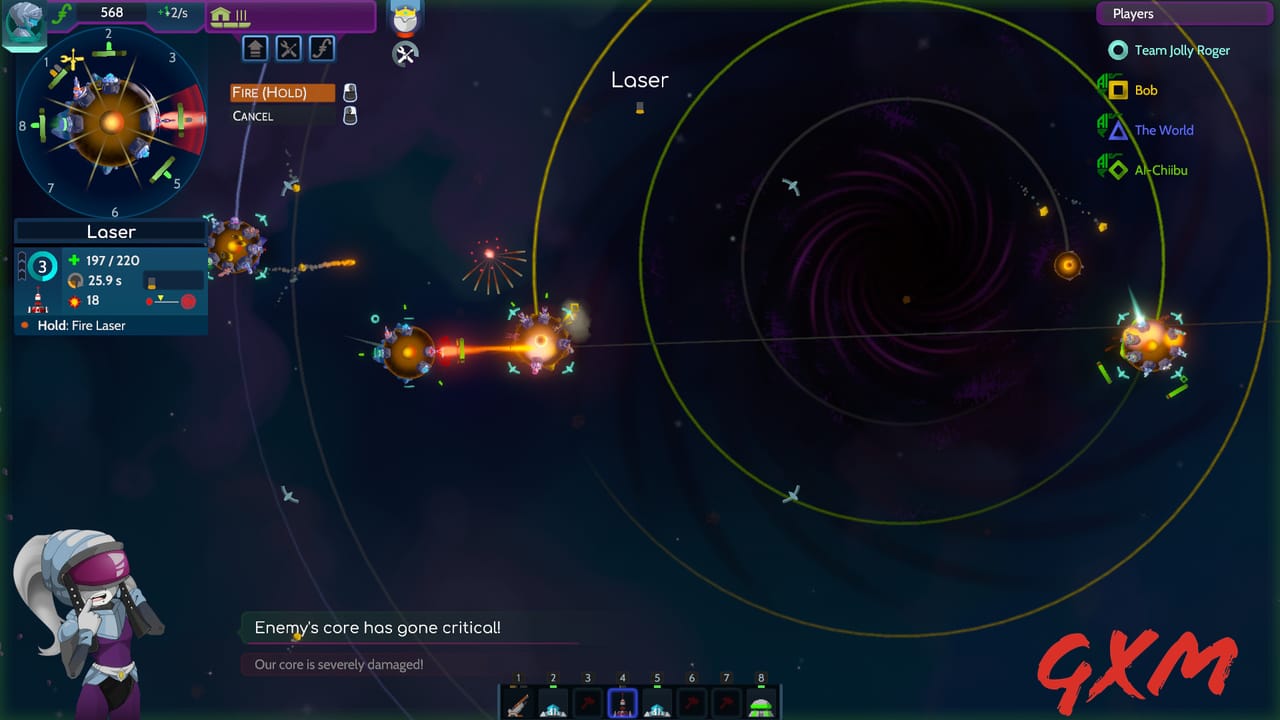
Task: Select Bob in the Players list
Action: [x=1144, y=90]
